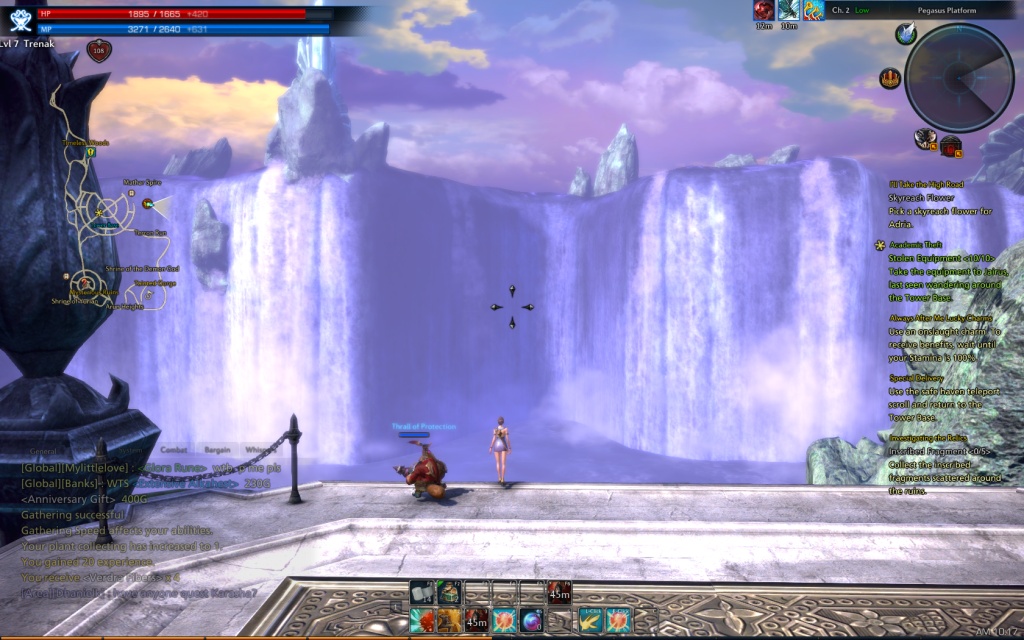Activate the R-Click red orb skill

pos(618,619)
